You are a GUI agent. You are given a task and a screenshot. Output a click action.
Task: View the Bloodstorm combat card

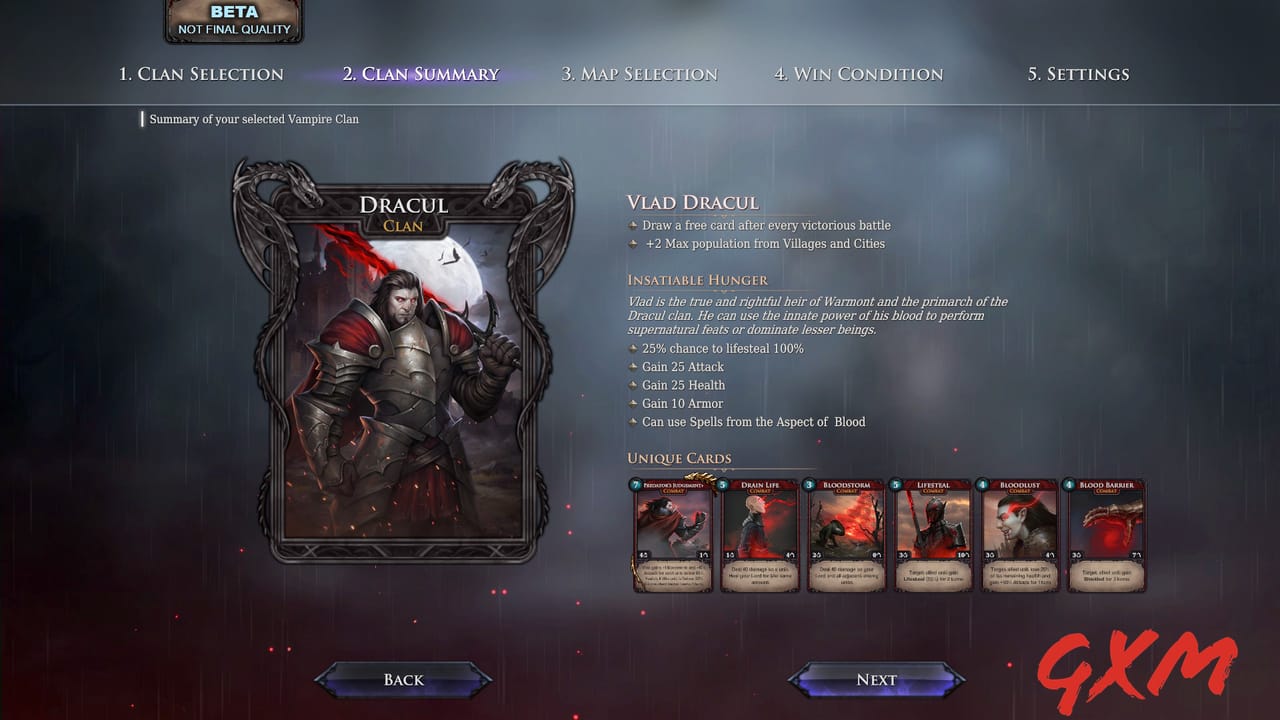click(846, 536)
